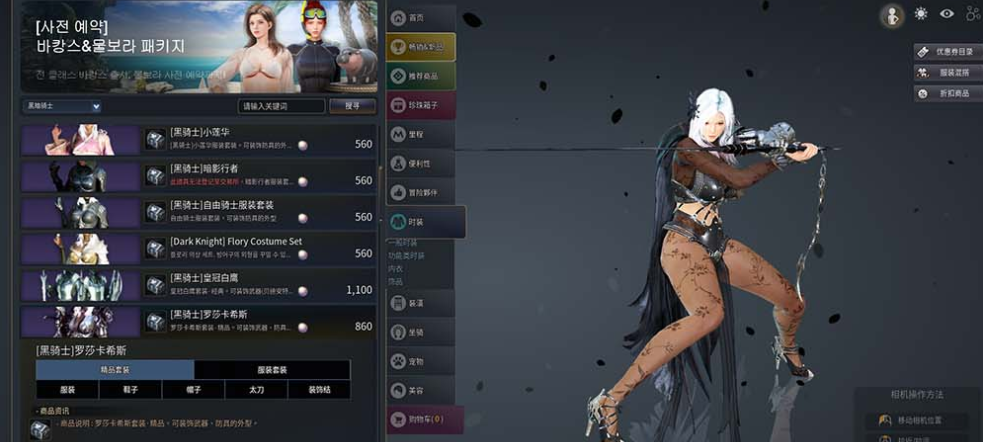Switch to the 推荐商品 category
The height and width of the screenshot is (442, 983).
coord(420,75)
